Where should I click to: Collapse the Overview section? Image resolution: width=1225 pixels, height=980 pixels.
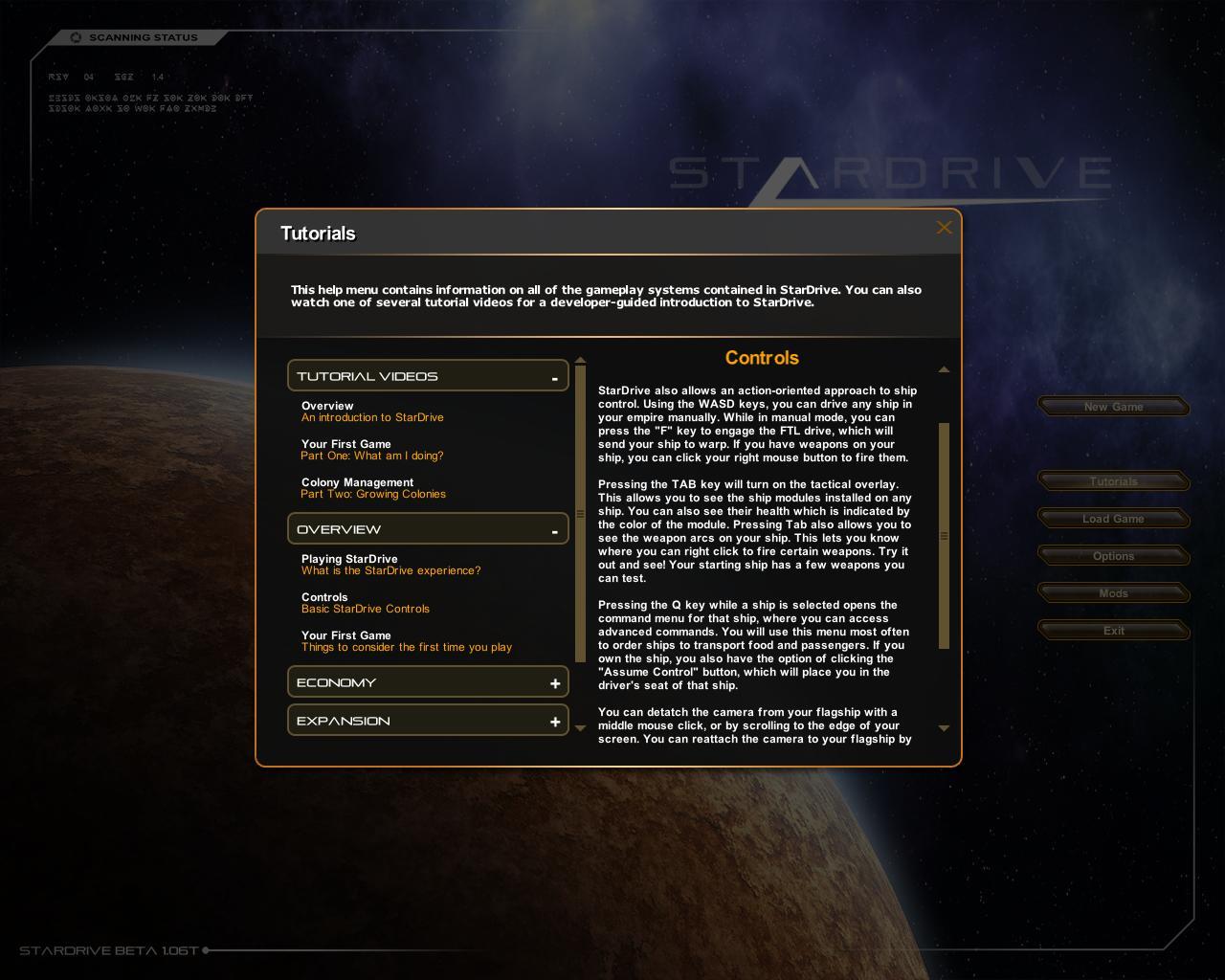(554, 530)
